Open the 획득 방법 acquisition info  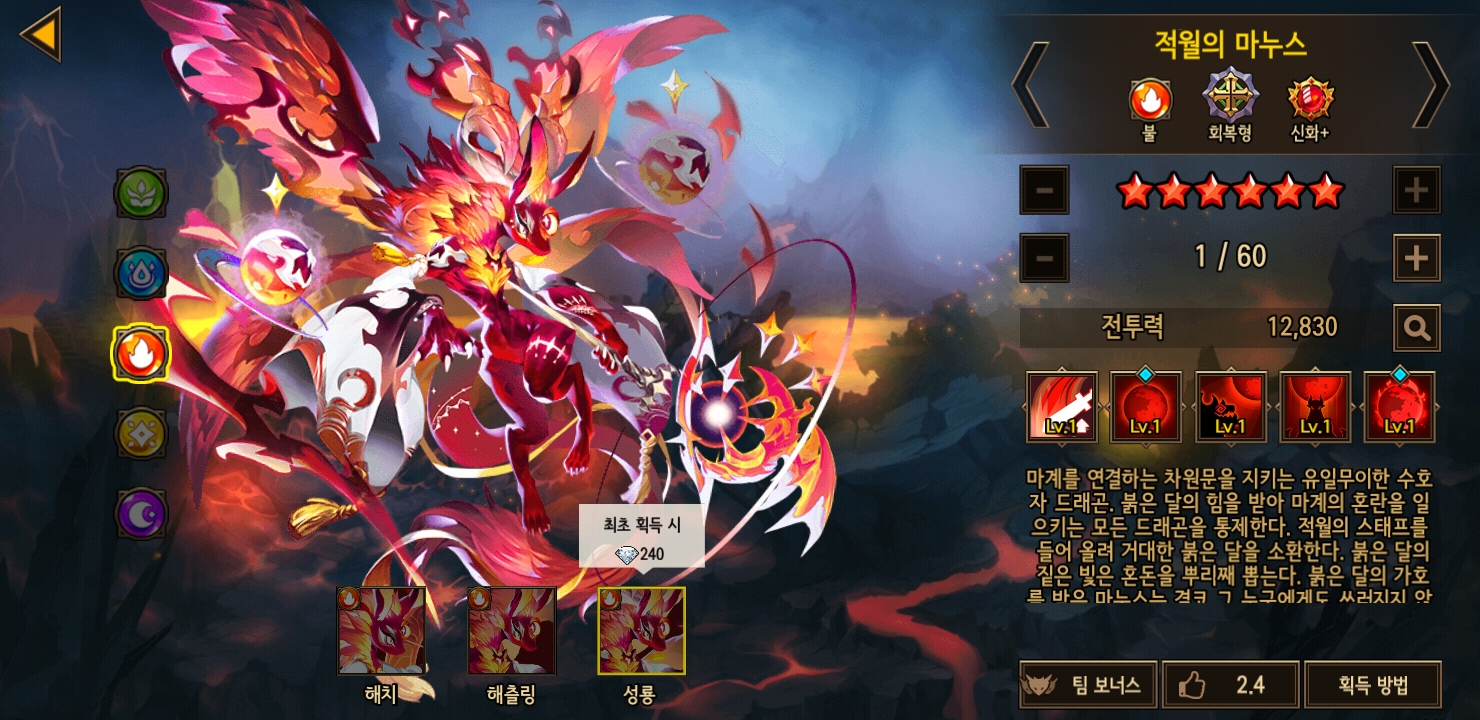click(1373, 685)
